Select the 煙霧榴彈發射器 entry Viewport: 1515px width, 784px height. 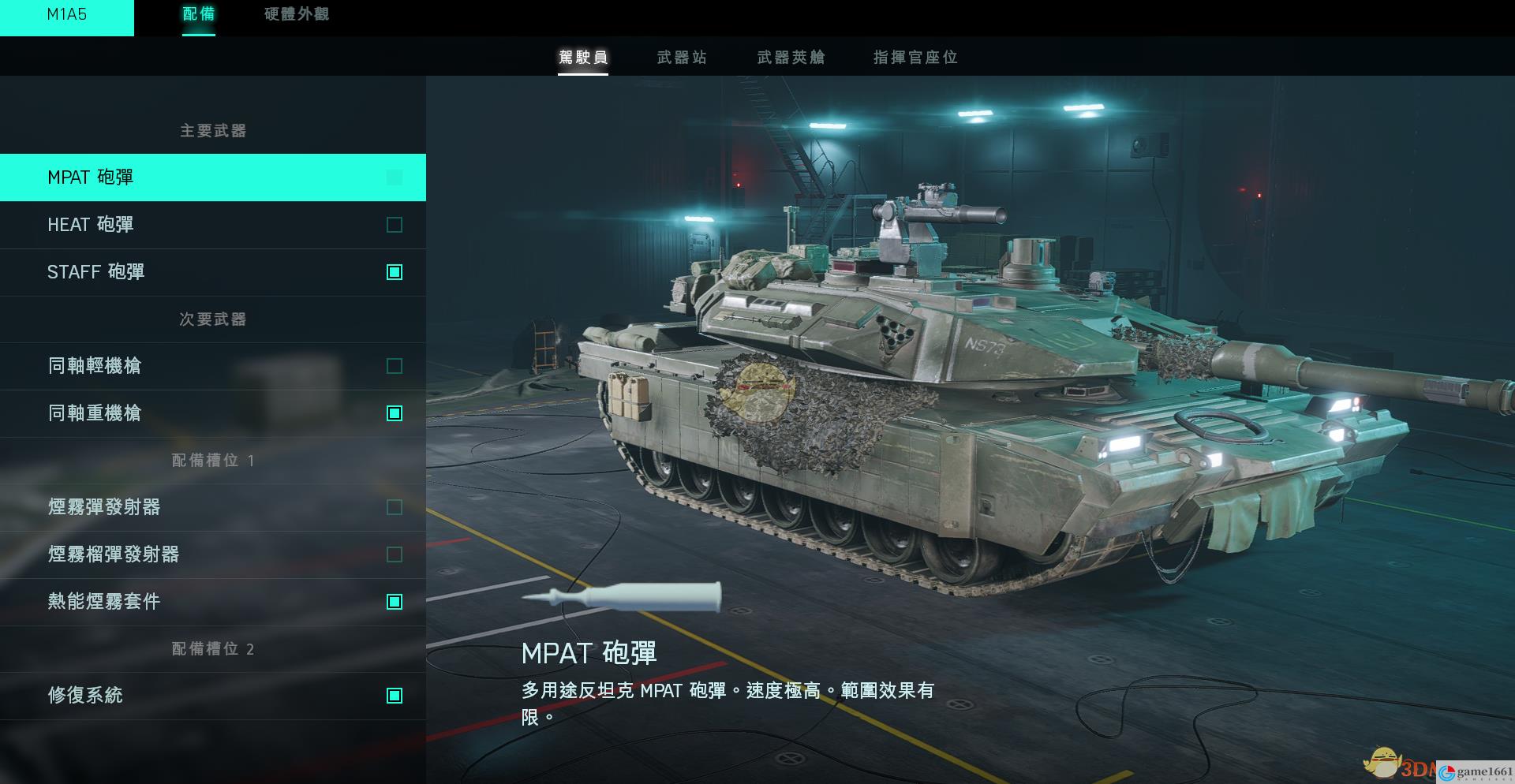tap(212, 554)
